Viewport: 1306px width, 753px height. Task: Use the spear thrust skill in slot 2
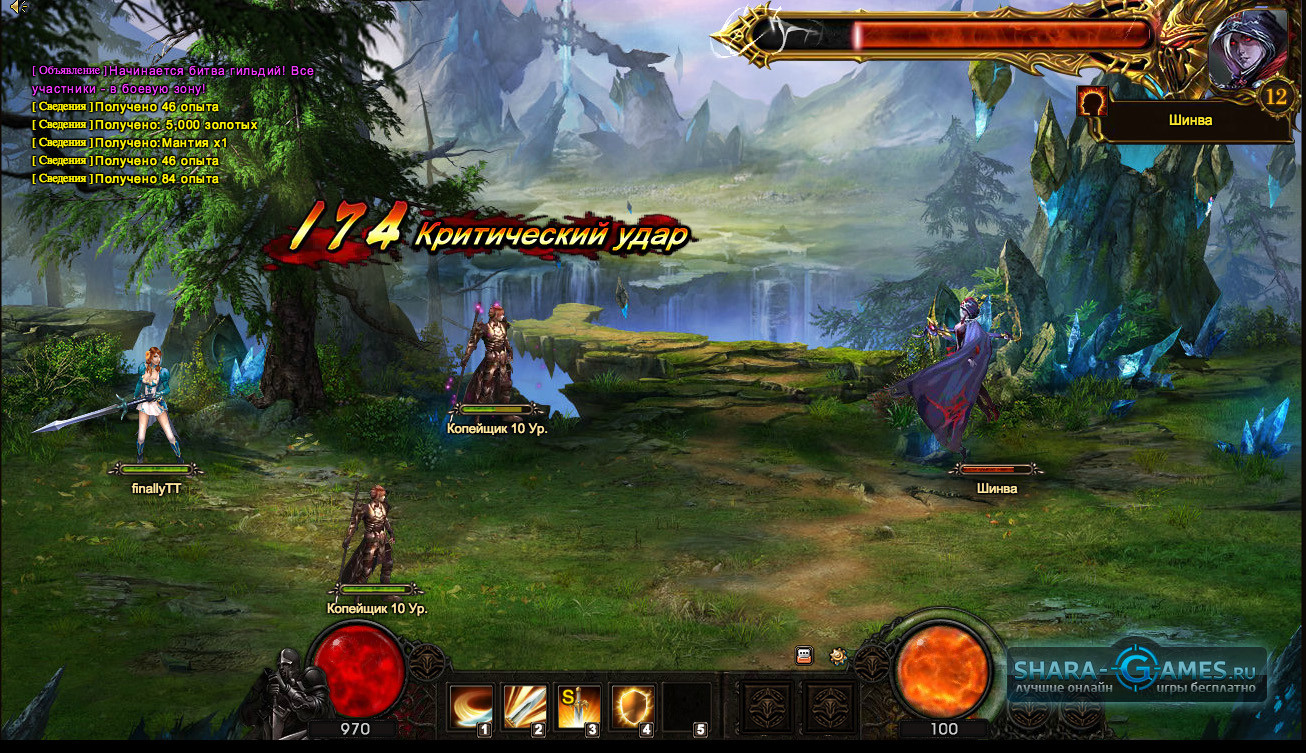[x=524, y=707]
